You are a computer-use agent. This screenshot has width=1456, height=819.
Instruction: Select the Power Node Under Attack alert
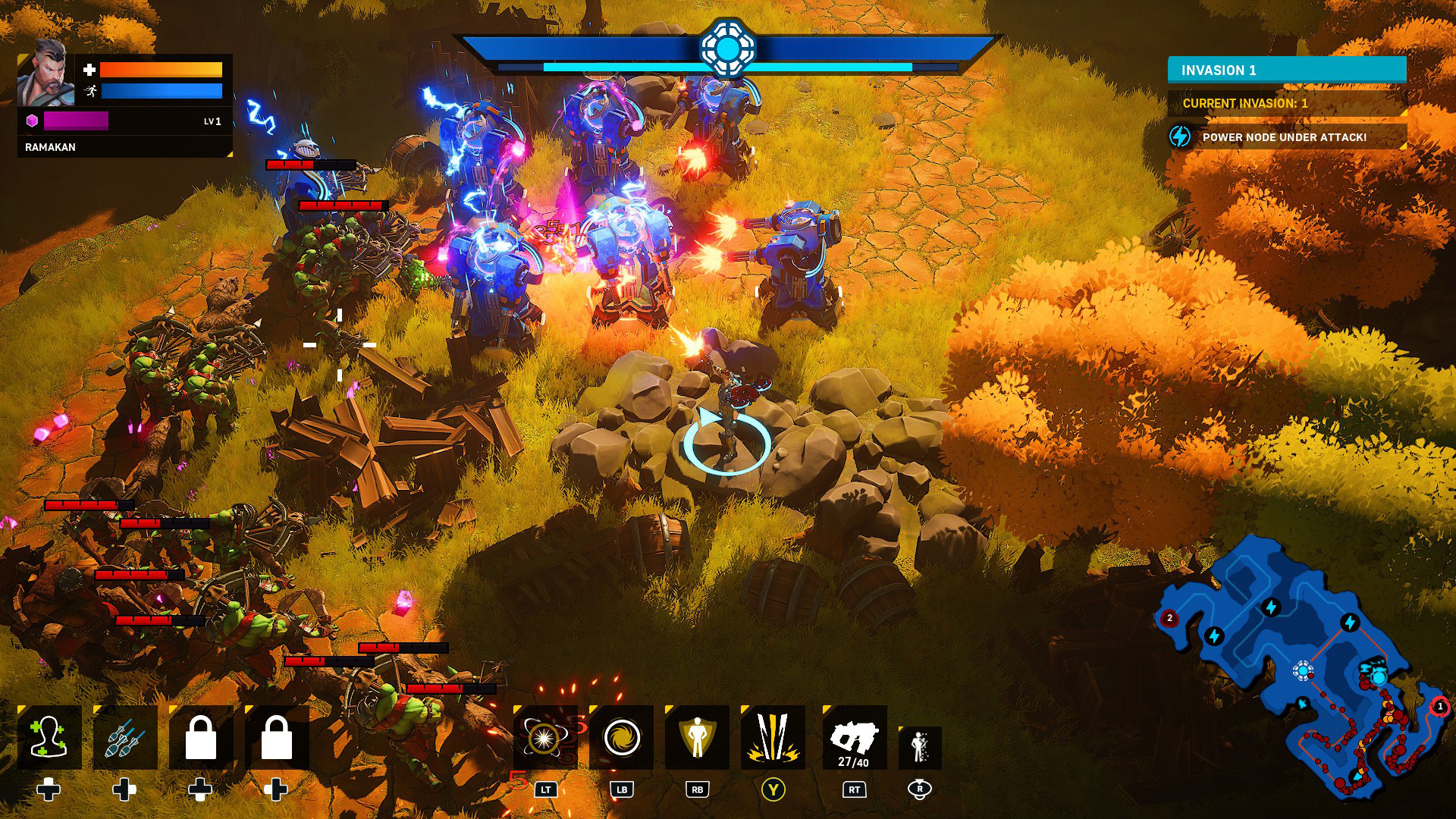pos(1286,137)
